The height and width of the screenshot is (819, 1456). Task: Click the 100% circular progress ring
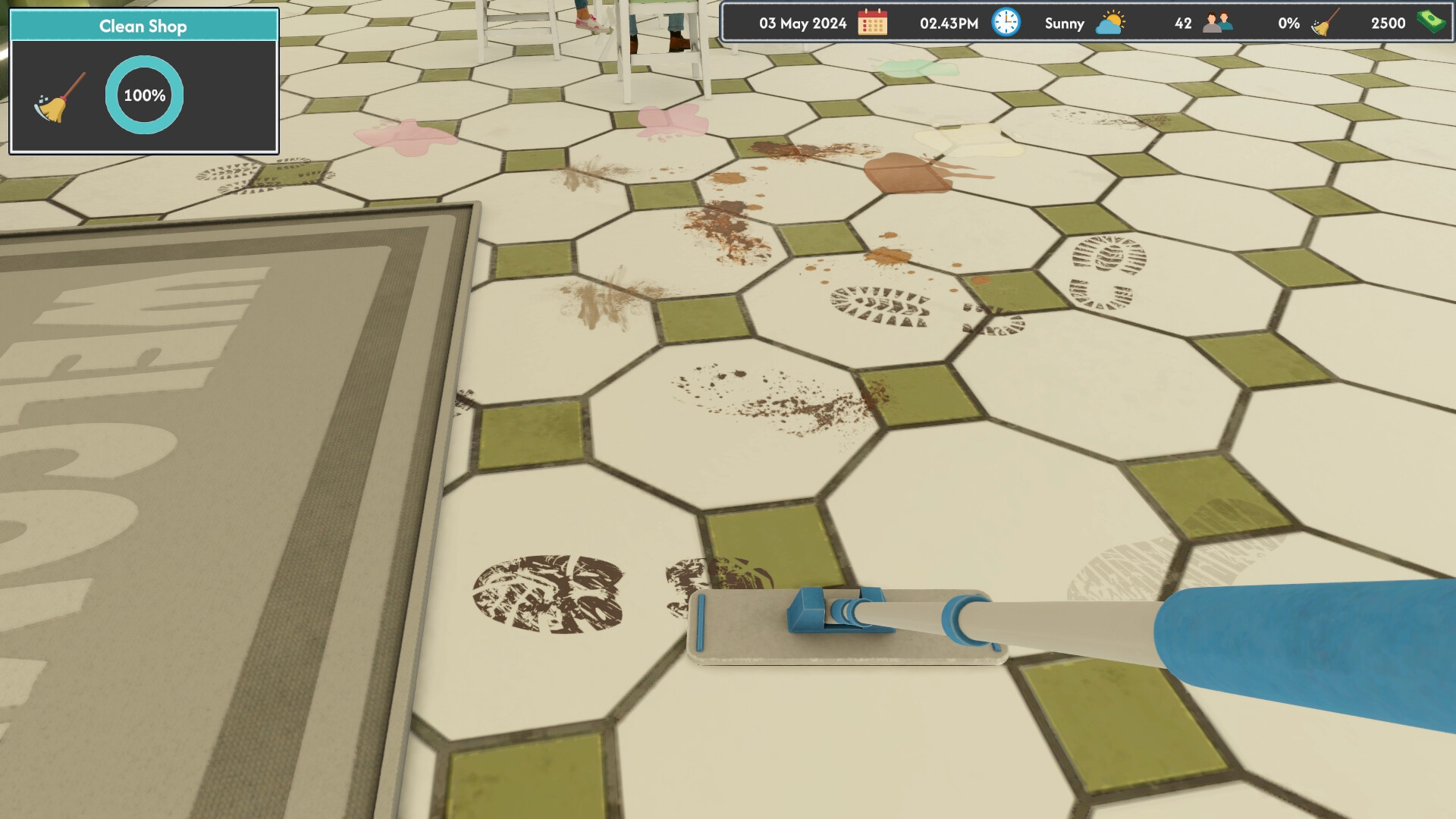144,94
